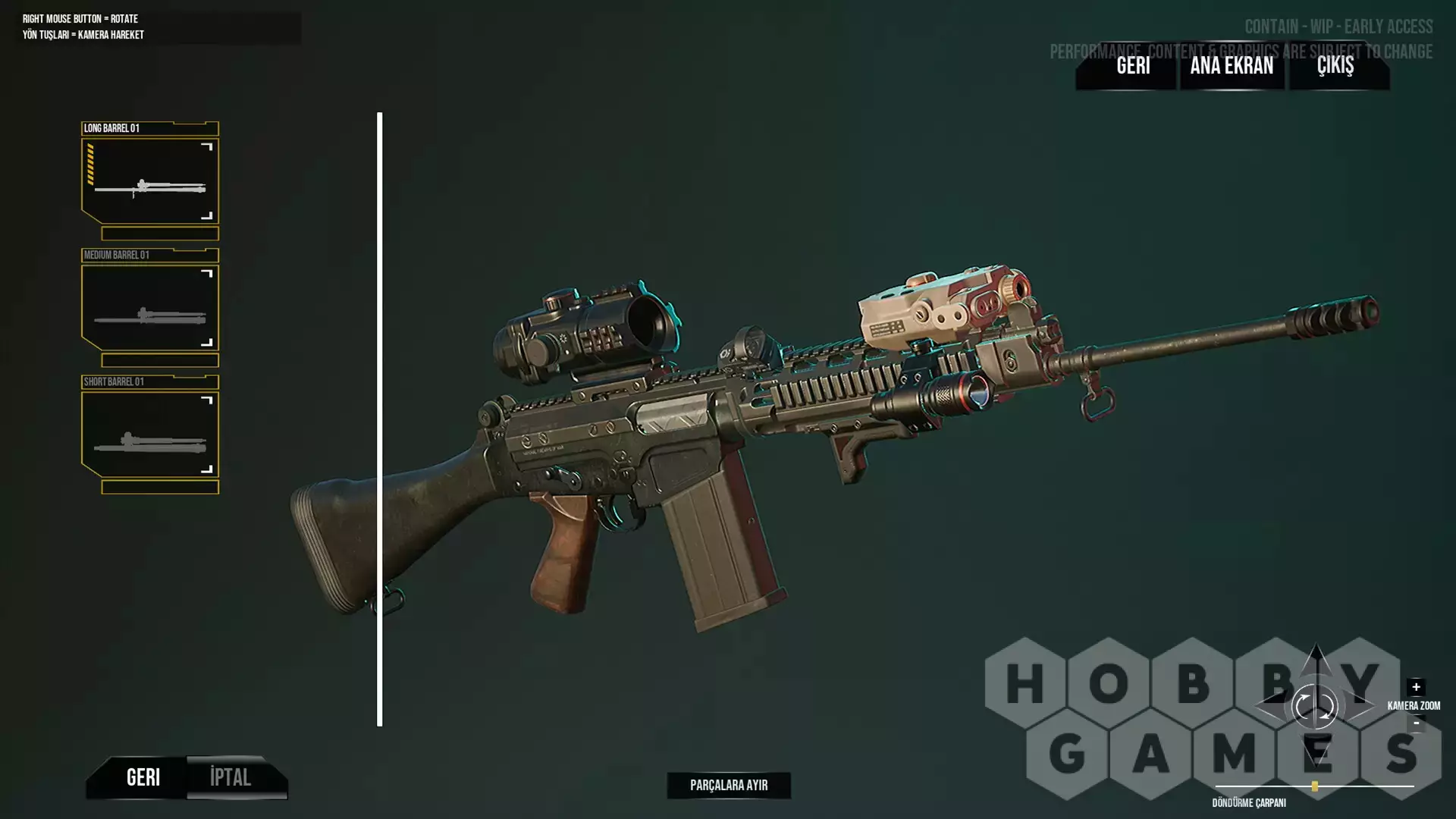Go to ANA EKRAN main screen
1456x819 pixels.
tap(1232, 66)
